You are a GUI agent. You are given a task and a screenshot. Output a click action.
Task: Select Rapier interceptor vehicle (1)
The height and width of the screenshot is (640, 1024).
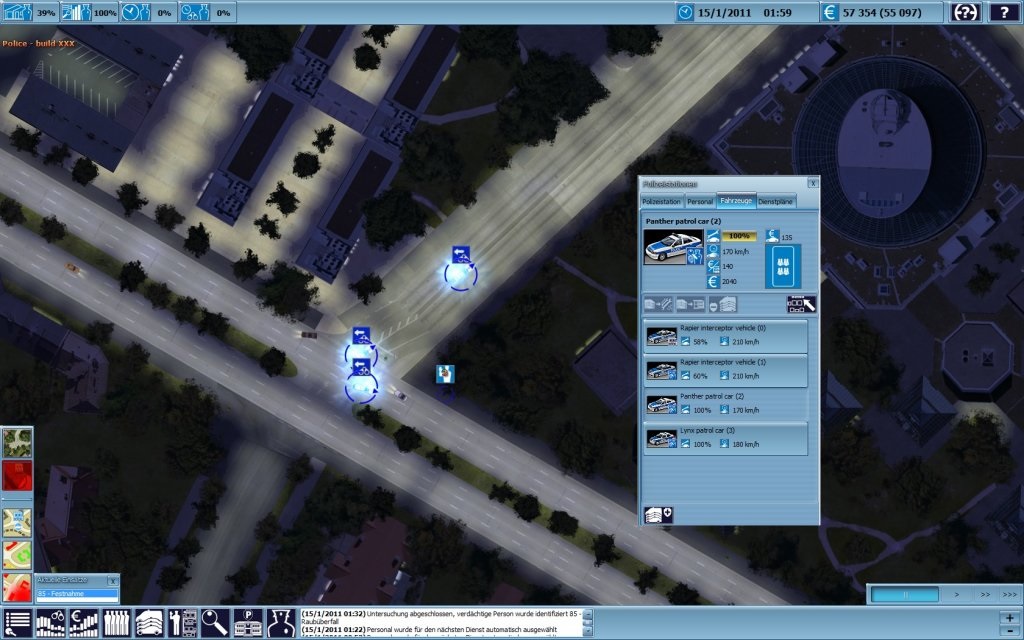pos(724,371)
